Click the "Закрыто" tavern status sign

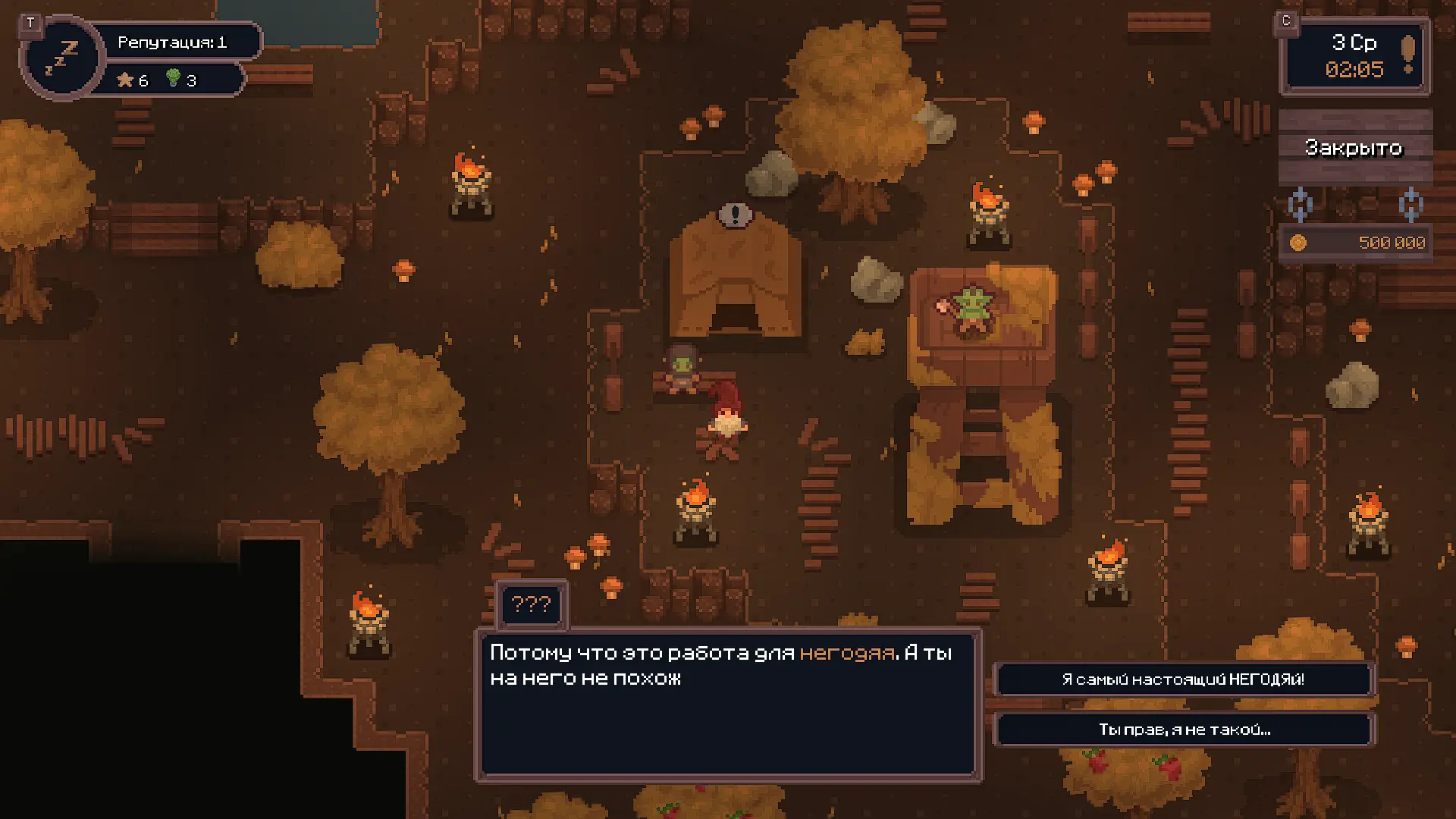1354,147
